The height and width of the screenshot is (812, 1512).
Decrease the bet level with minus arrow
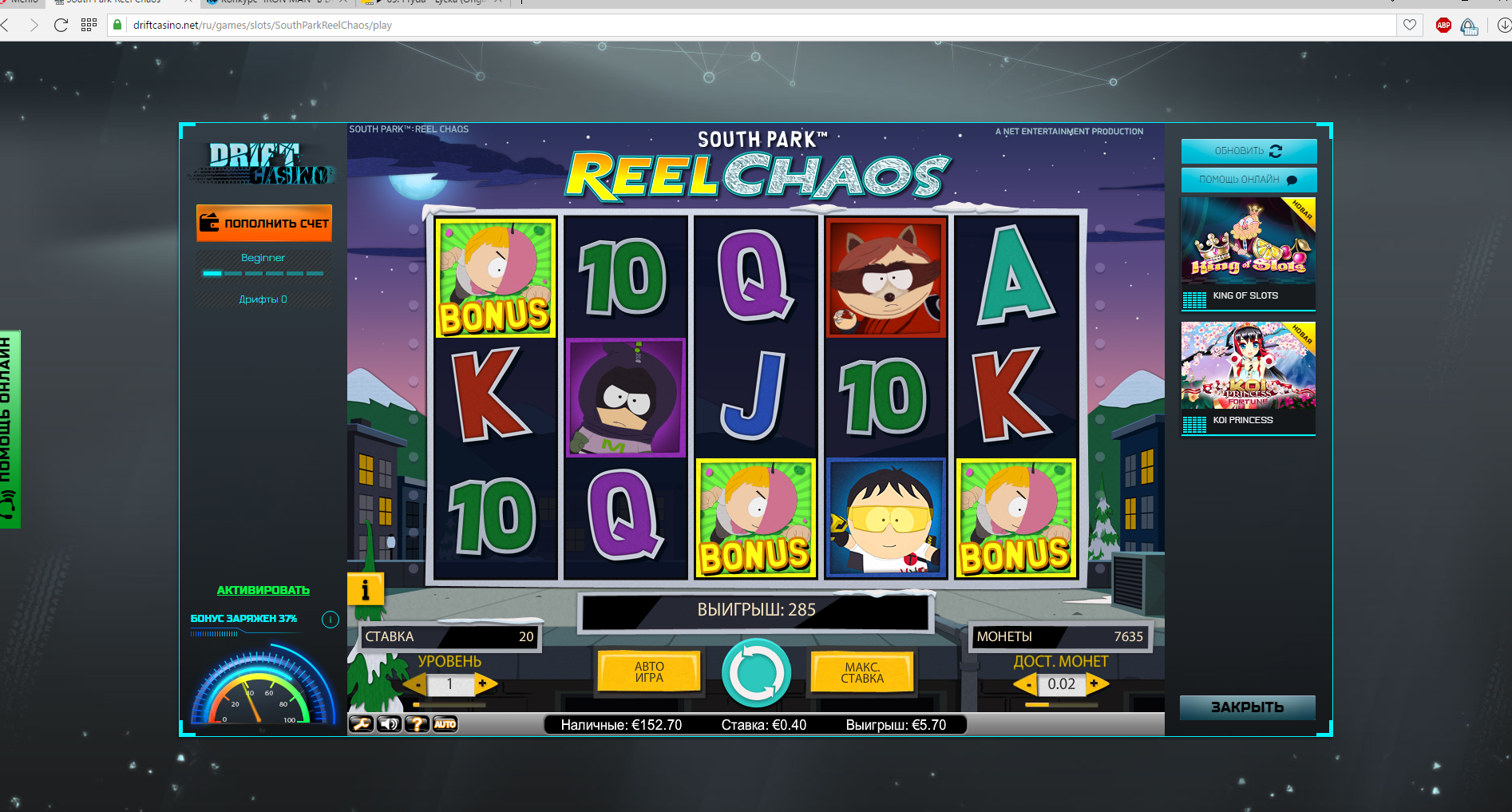417,684
